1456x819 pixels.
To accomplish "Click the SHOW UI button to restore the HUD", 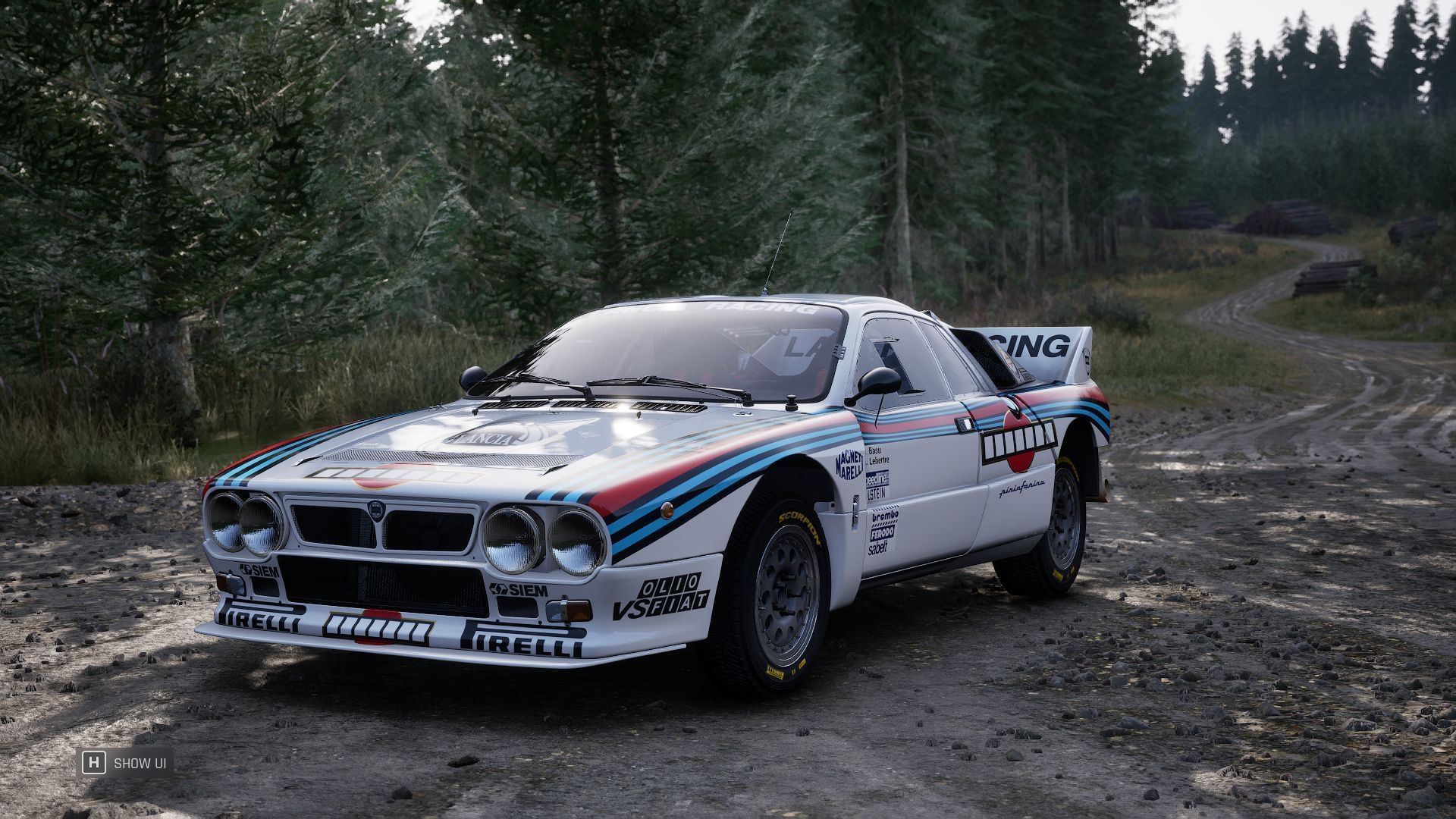I will [142, 764].
